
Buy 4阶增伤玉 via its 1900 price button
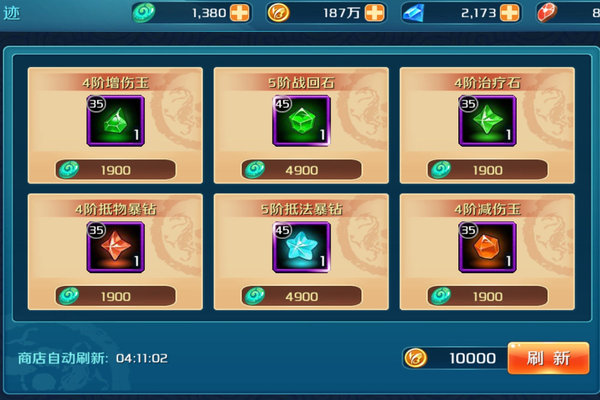(115, 170)
